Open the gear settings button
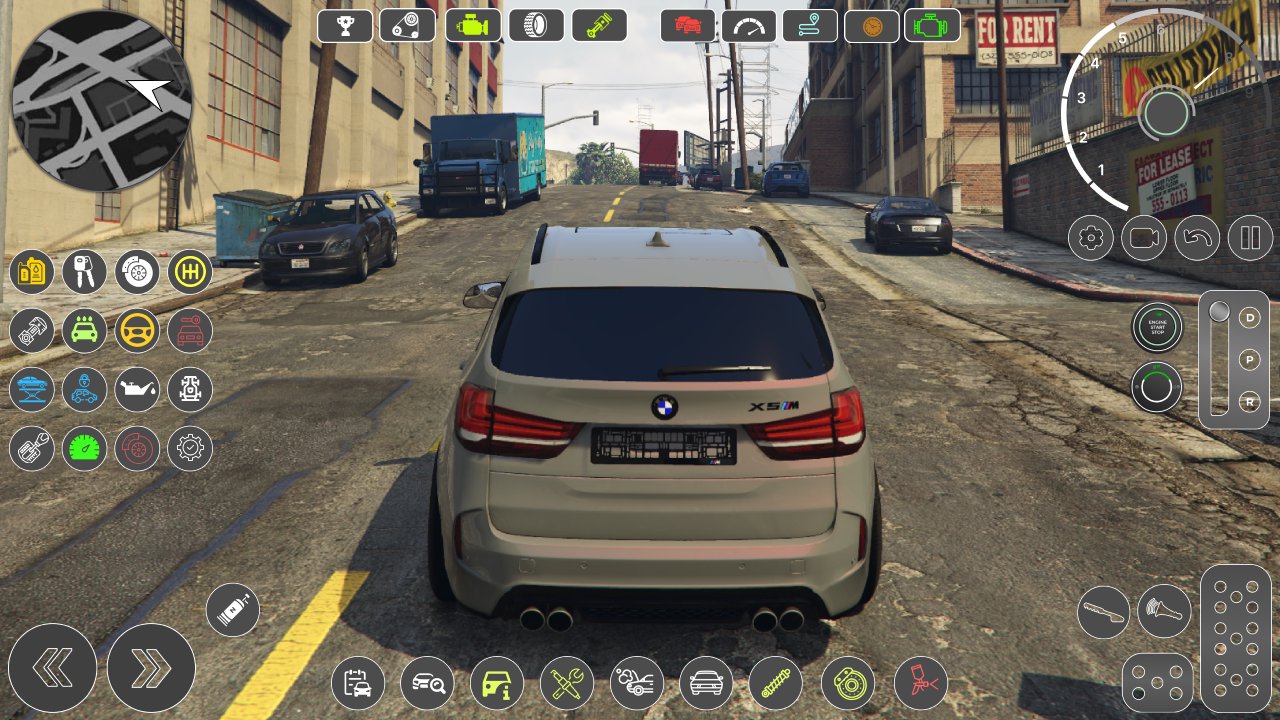 pyautogui.click(x=1091, y=238)
